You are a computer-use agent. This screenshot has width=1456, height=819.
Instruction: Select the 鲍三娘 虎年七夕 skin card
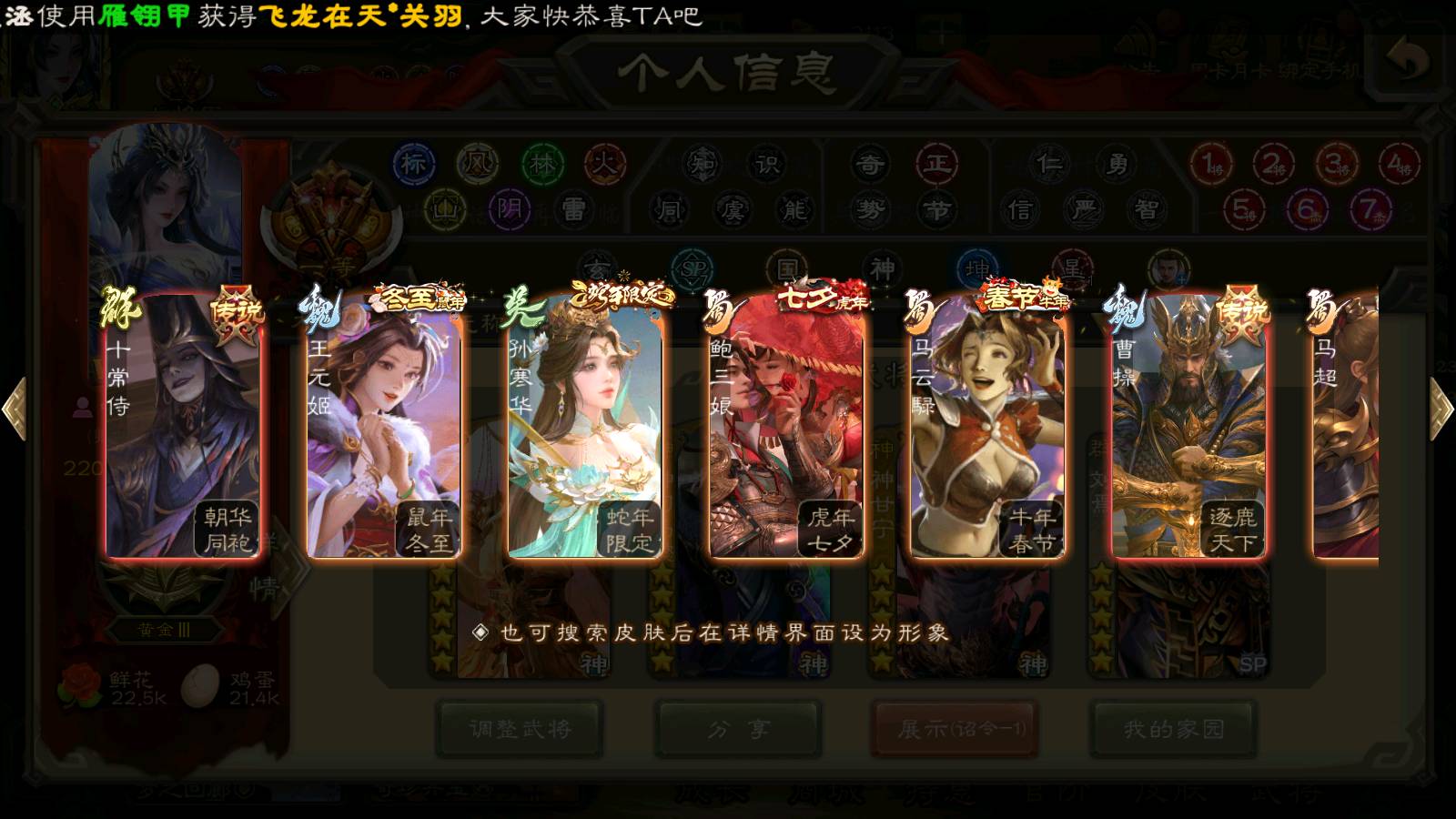pyautogui.click(x=786, y=428)
